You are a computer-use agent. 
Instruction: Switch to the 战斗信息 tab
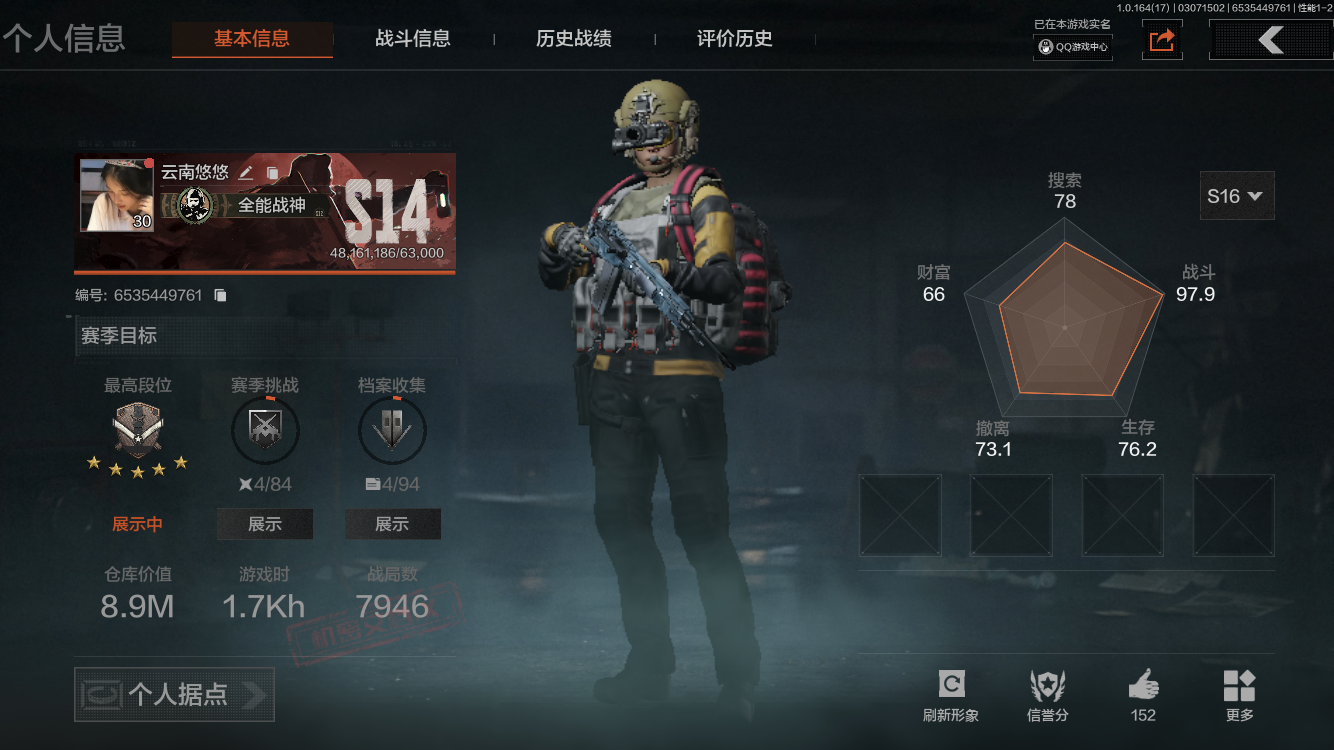(414, 39)
